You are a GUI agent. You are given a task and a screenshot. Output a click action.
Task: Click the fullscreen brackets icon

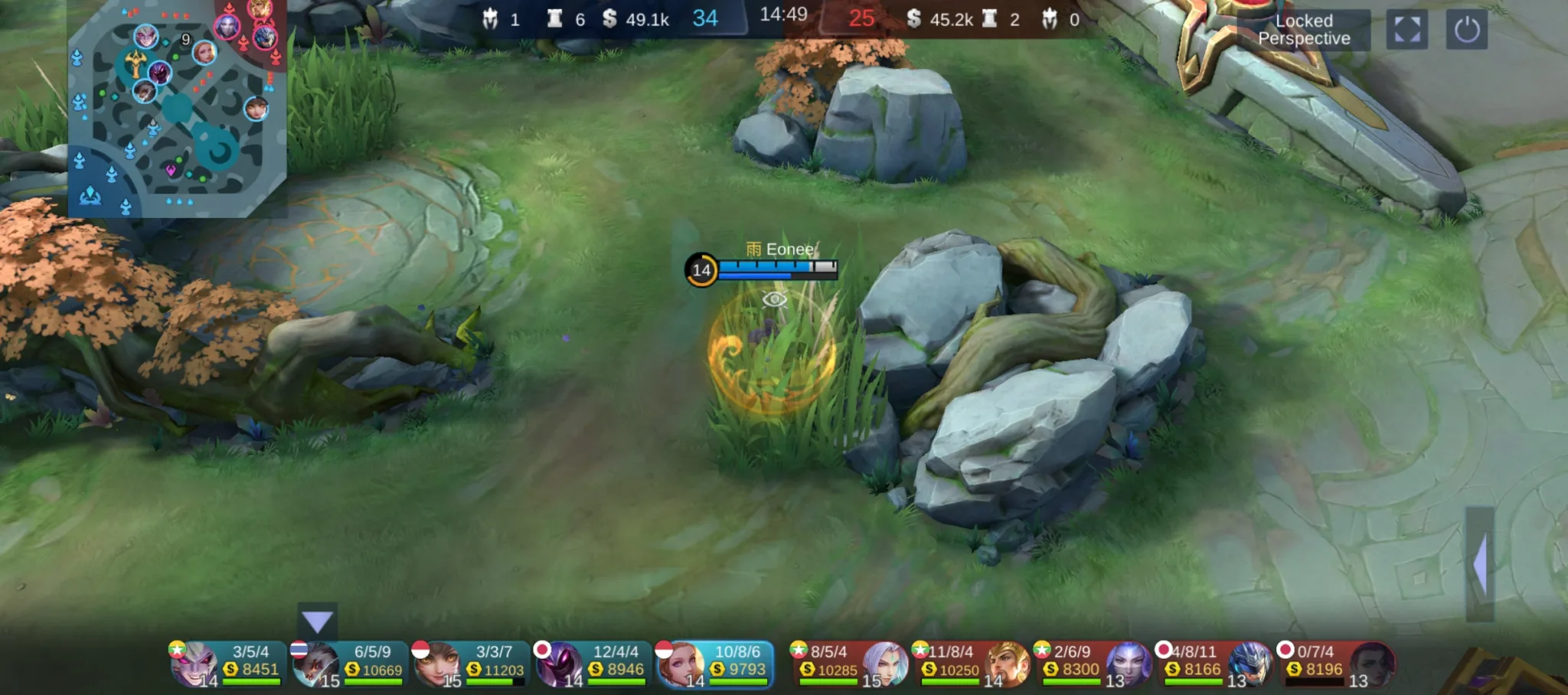click(1406, 30)
